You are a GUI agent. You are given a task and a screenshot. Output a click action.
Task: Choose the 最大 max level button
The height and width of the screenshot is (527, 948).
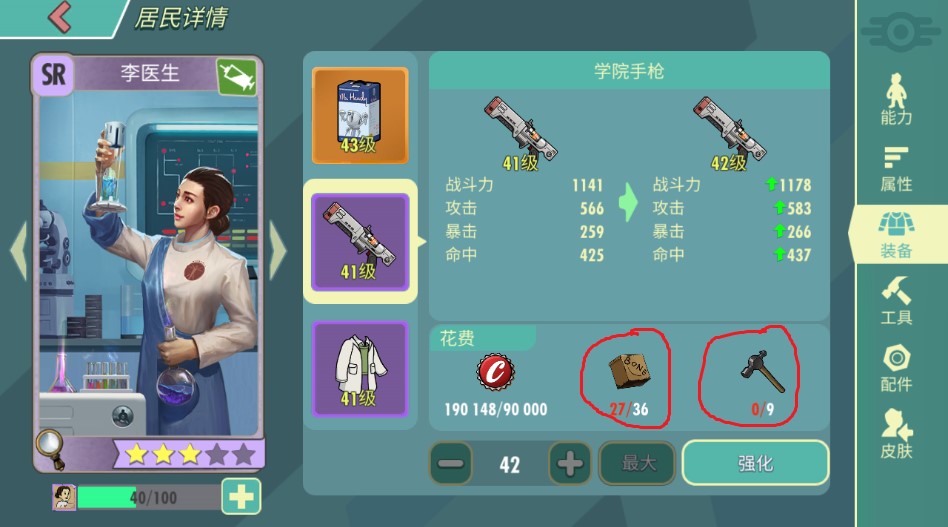point(638,464)
